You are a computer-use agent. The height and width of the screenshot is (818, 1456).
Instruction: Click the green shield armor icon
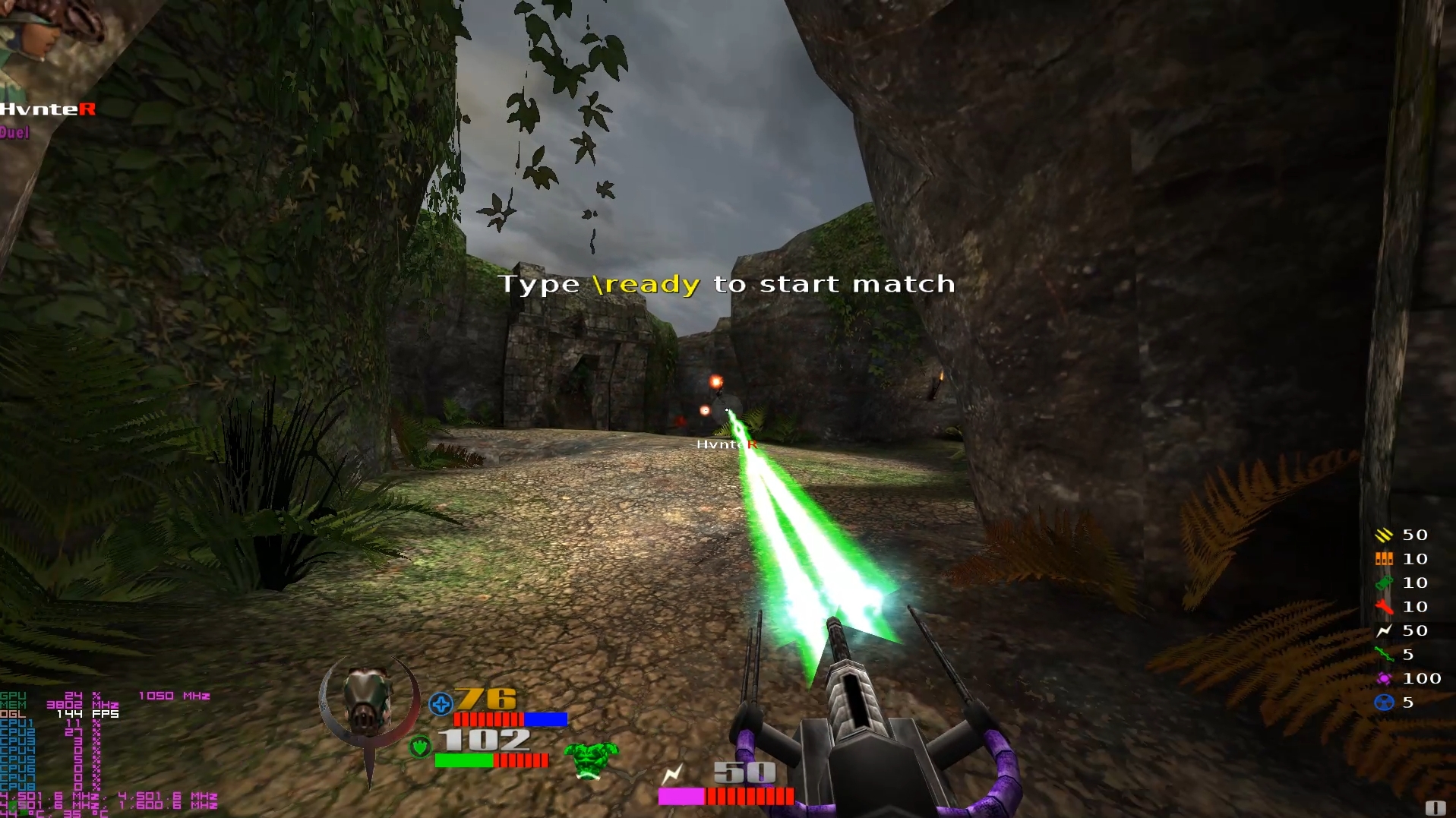click(419, 747)
